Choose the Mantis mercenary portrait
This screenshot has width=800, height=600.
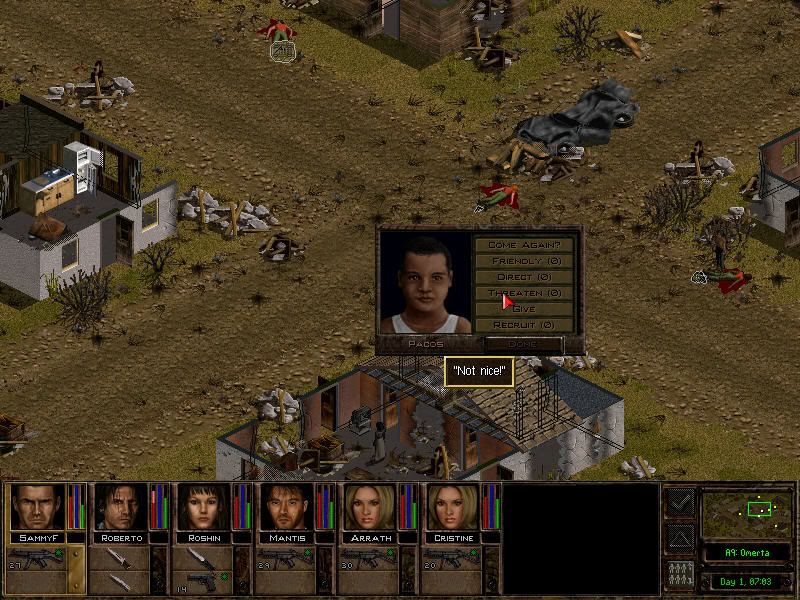tap(286, 507)
